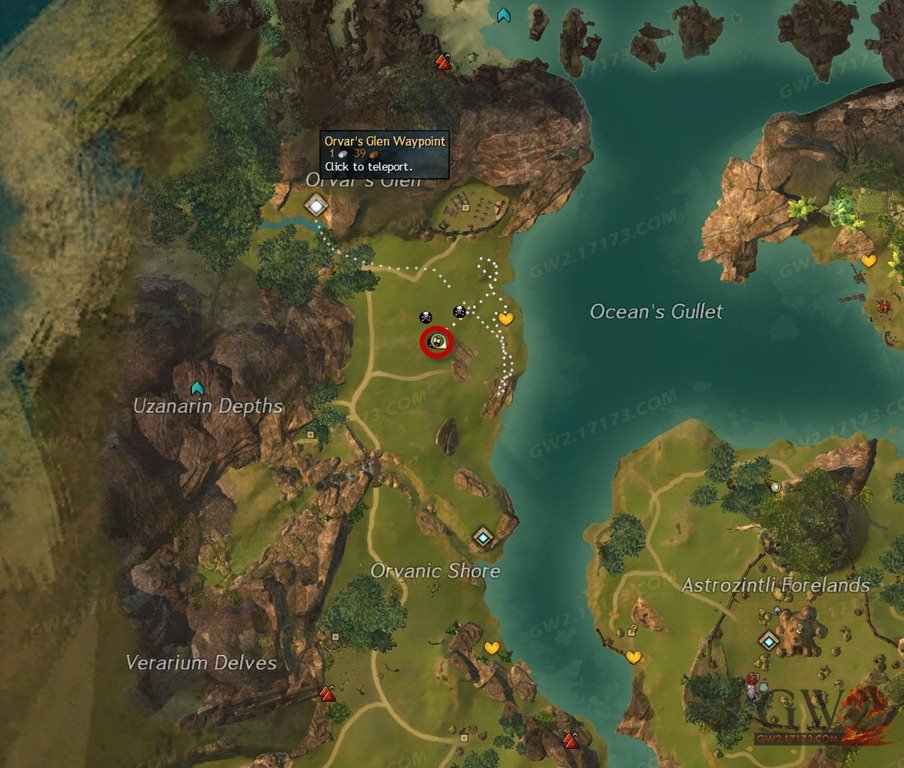Click the Astrozintli Forelands waypoint diamond
Screen dimensions: 904x768
[x=768, y=640]
